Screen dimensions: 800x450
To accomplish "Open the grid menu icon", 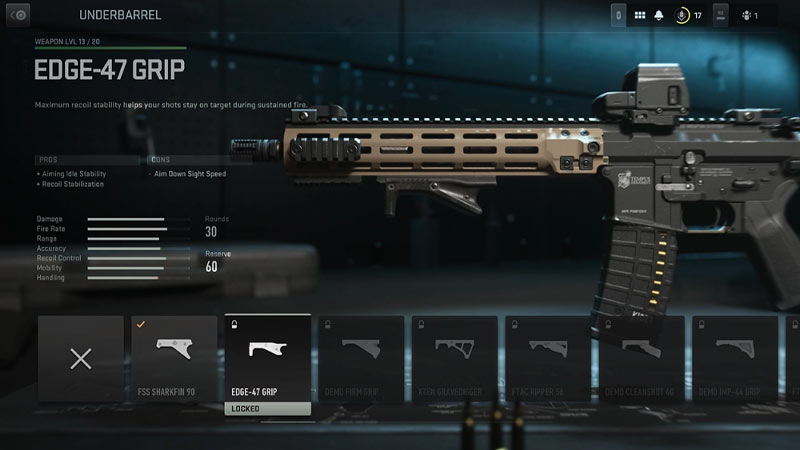I will (x=640, y=15).
